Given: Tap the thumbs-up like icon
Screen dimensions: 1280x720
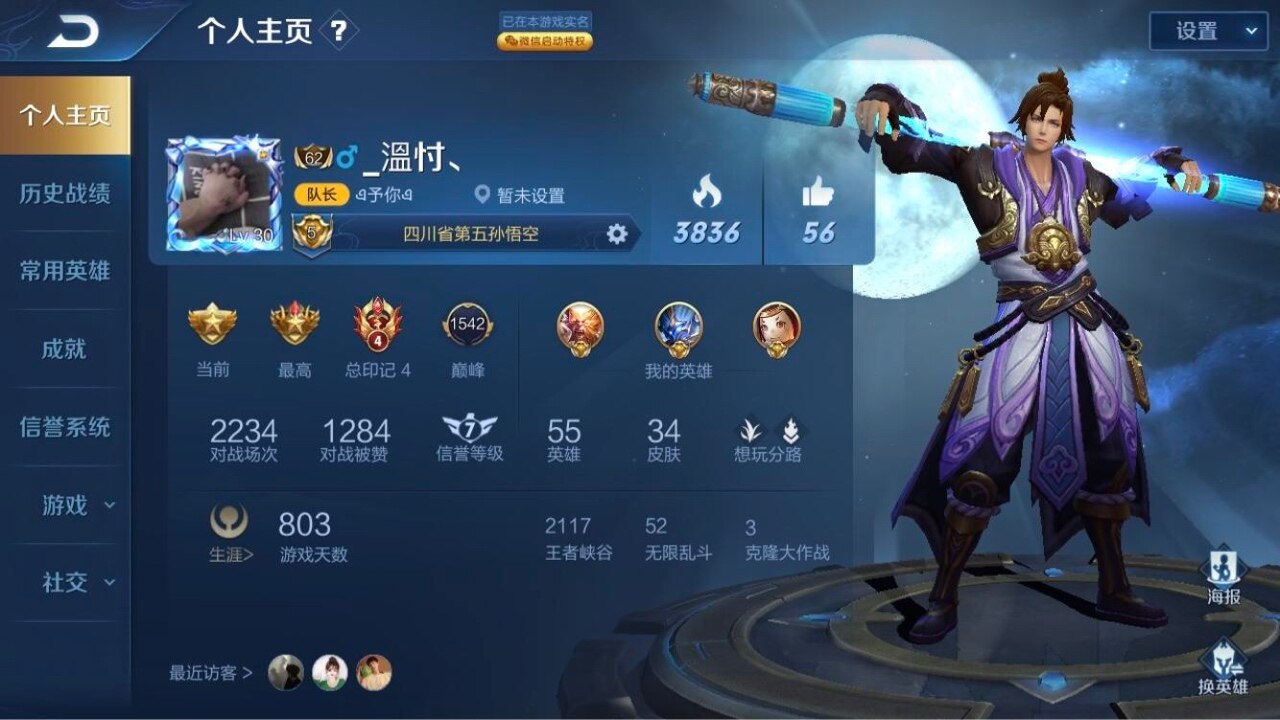Looking at the screenshot, I should point(818,191).
